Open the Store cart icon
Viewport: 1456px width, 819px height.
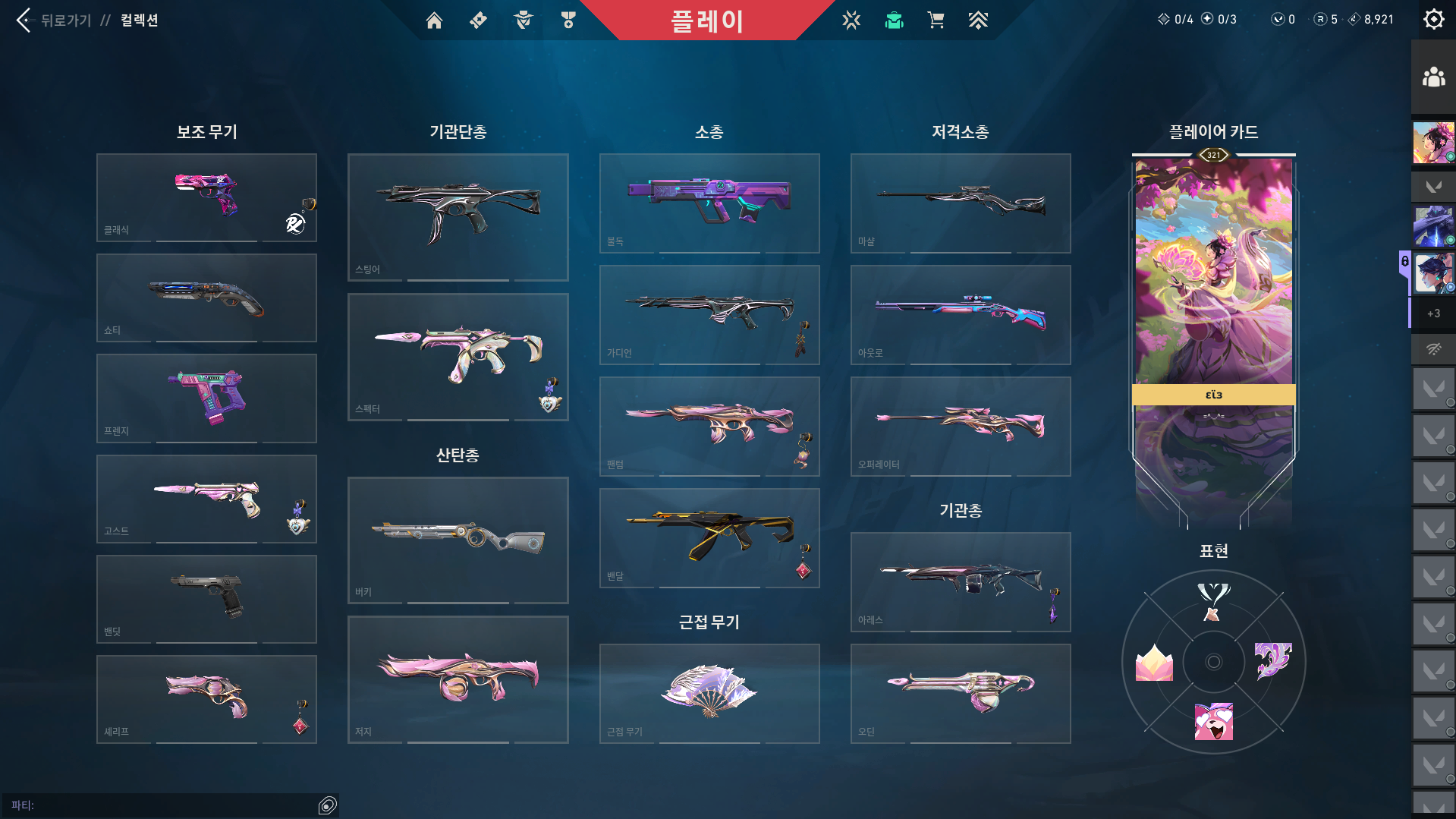tap(936, 20)
